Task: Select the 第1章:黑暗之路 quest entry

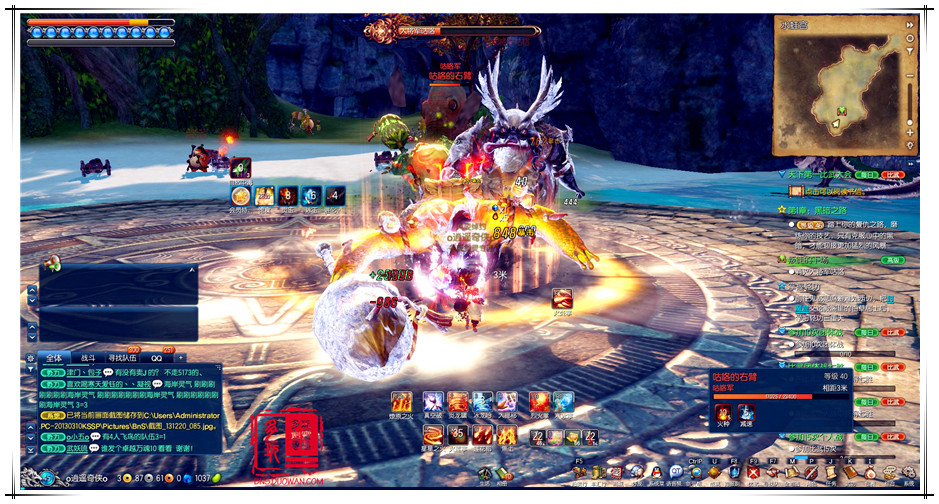Action: 816,211
